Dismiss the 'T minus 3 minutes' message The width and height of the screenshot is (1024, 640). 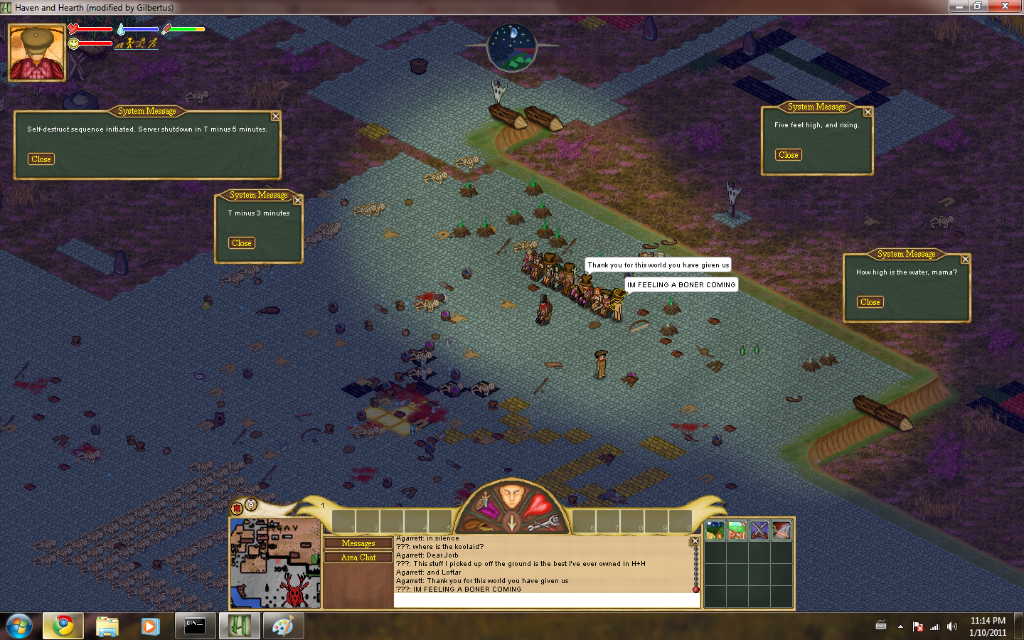click(x=242, y=243)
